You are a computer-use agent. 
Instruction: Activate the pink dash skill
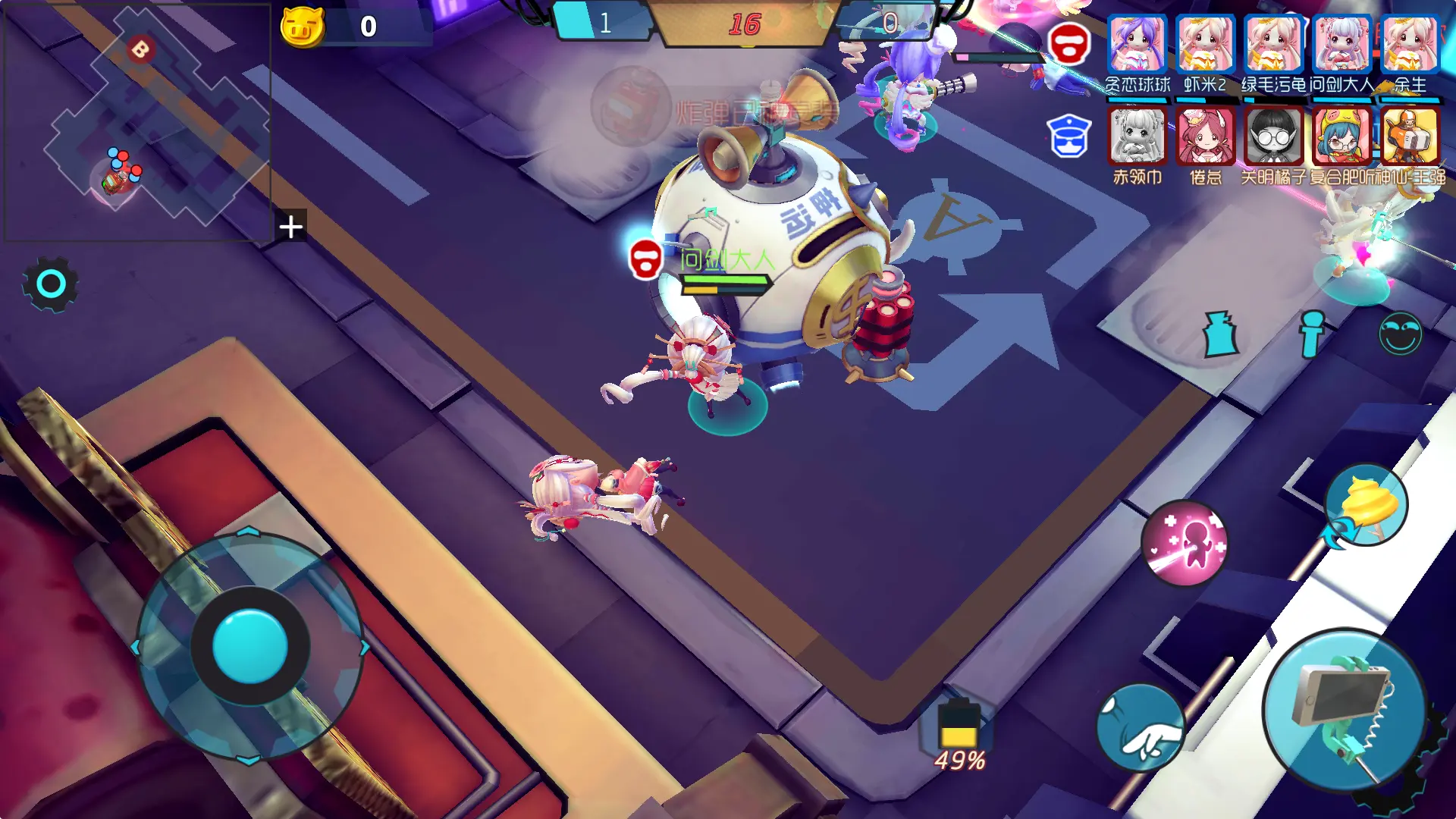click(1185, 543)
